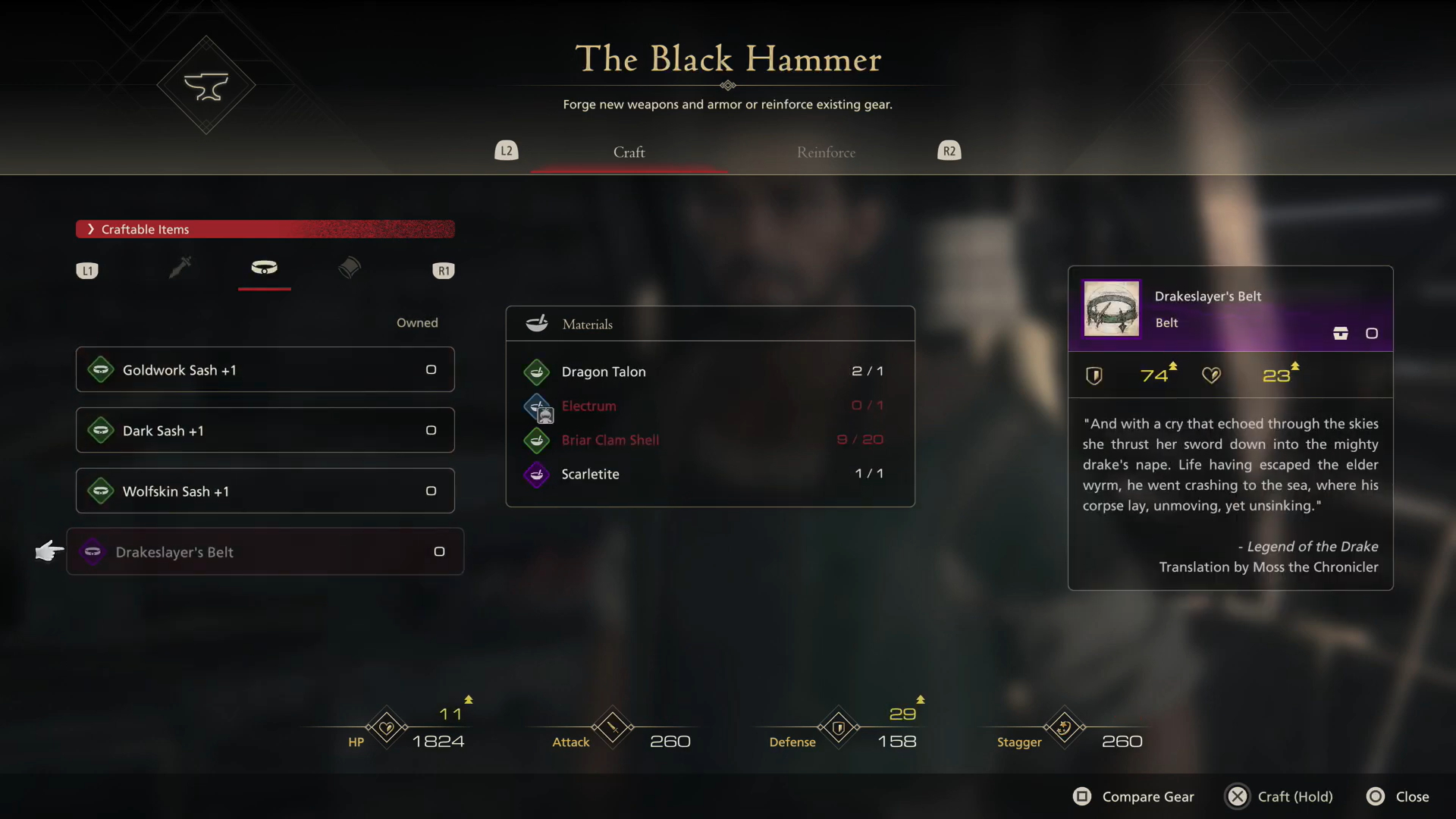1456x819 pixels.
Task: Open the vambrace armor category
Action: click(x=350, y=268)
